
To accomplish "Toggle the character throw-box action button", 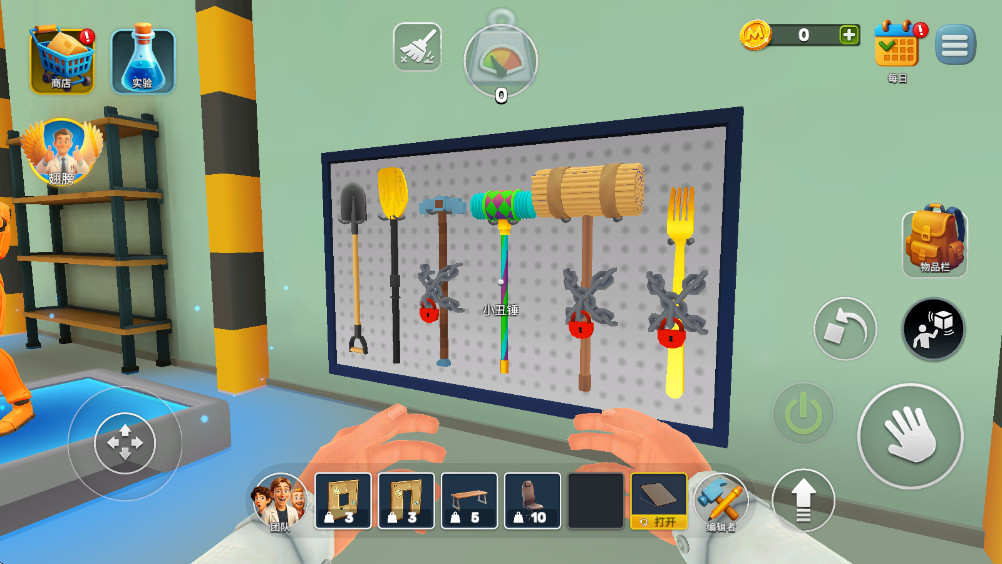I will click(933, 329).
